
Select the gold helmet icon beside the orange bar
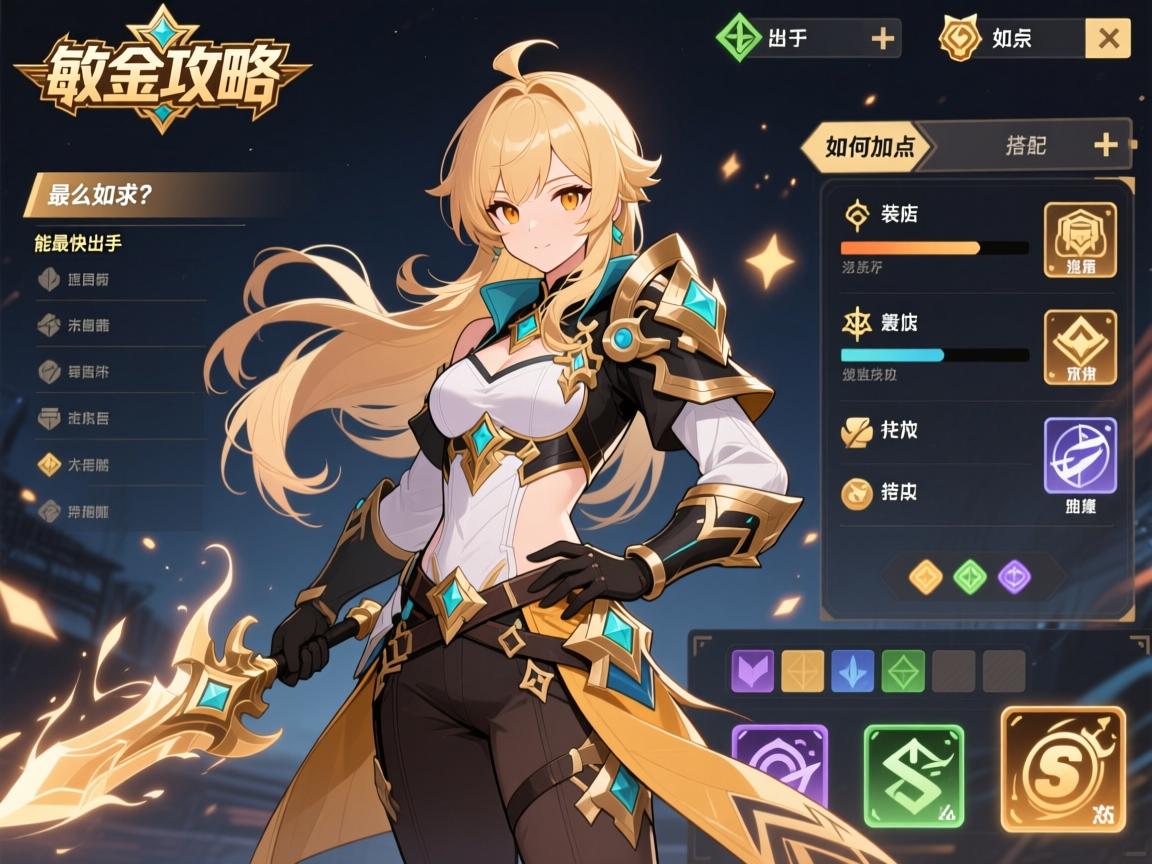coord(1080,239)
